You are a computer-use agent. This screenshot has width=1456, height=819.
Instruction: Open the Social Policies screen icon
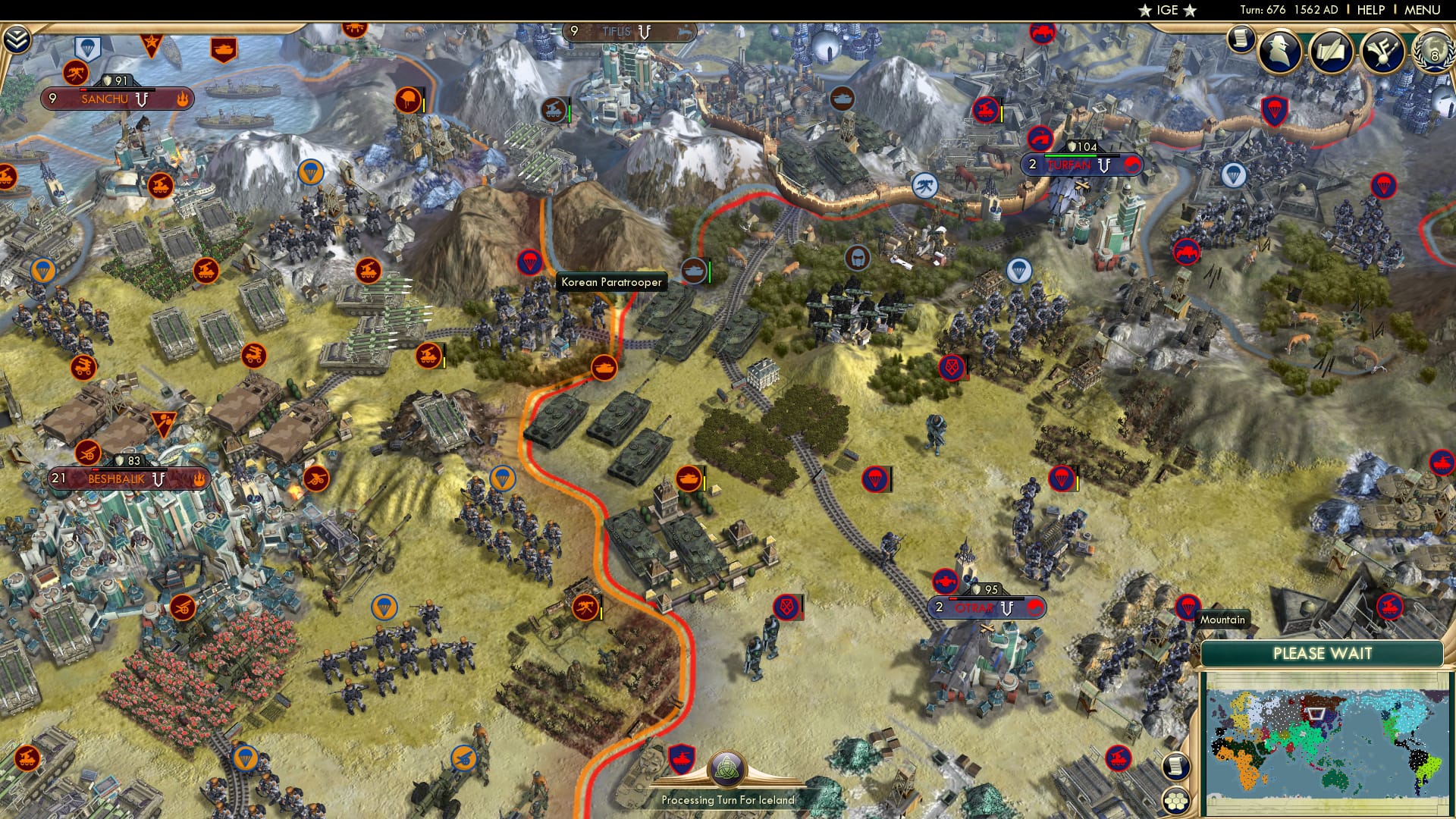pos(1331,51)
